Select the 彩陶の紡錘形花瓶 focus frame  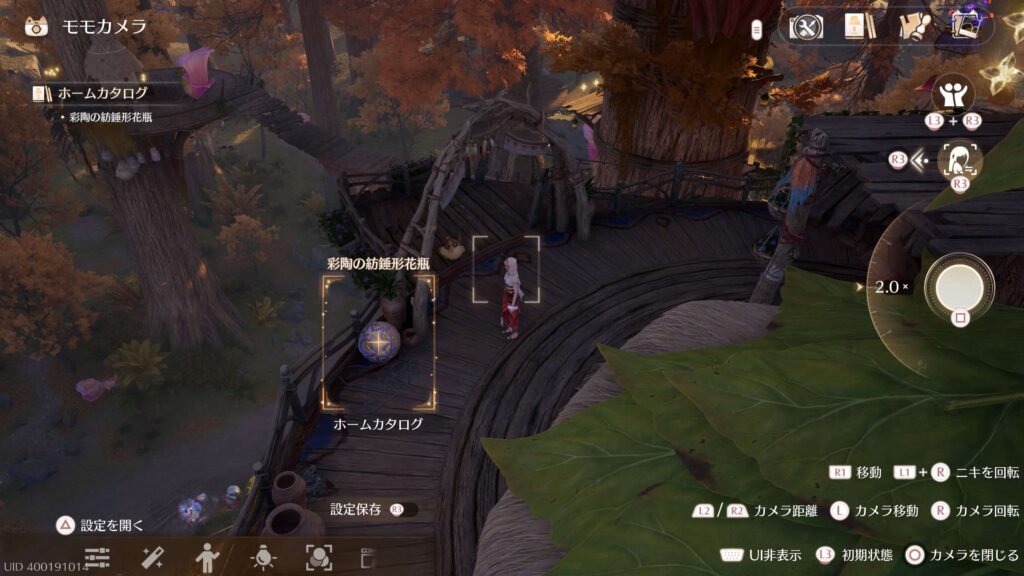(379, 343)
